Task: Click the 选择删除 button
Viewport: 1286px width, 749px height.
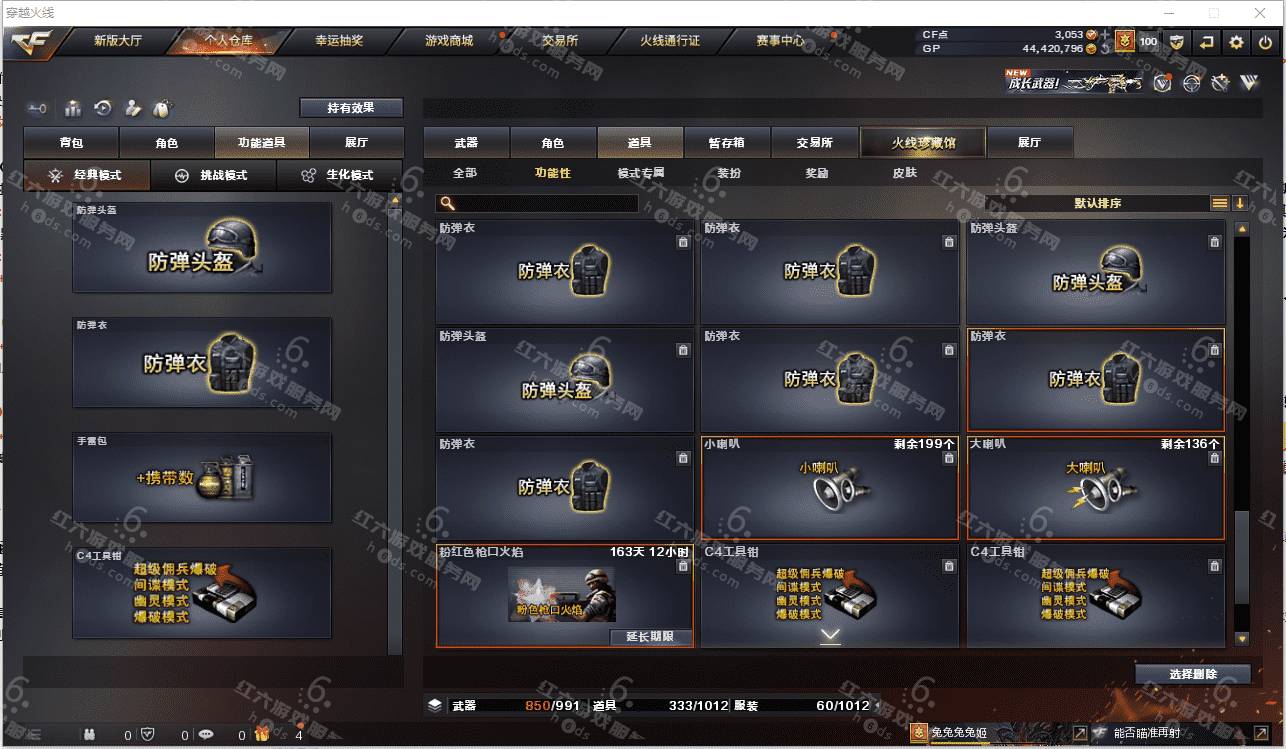Action: click(x=1192, y=674)
